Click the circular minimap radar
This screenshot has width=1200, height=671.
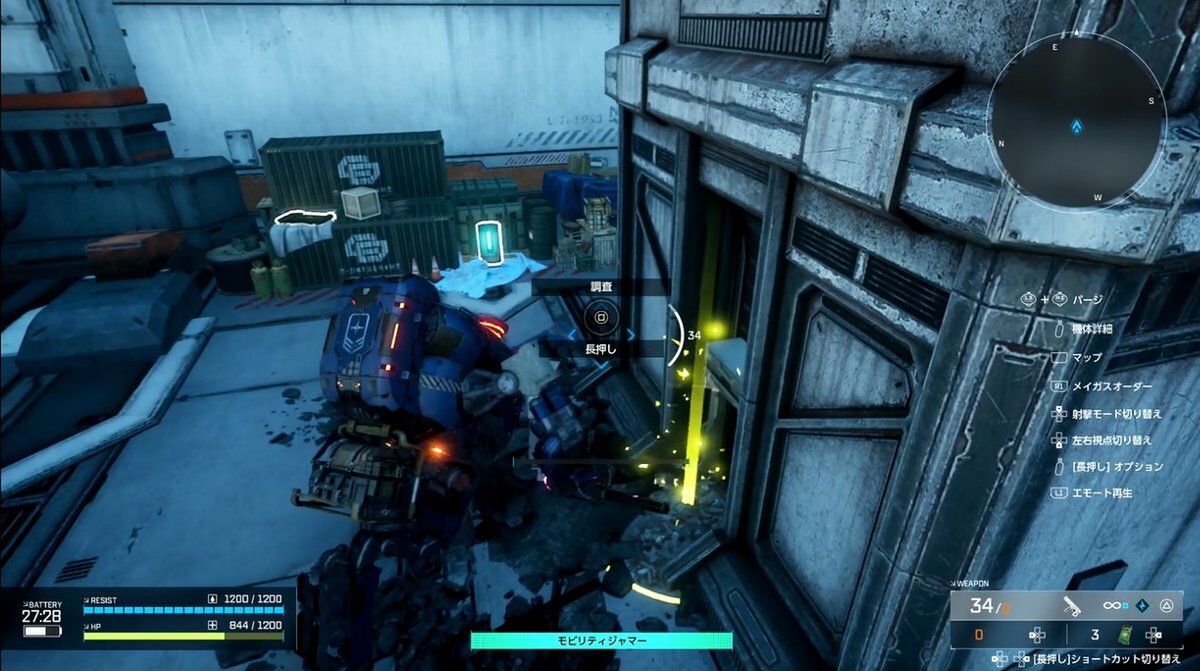(x=1077, y=127)
